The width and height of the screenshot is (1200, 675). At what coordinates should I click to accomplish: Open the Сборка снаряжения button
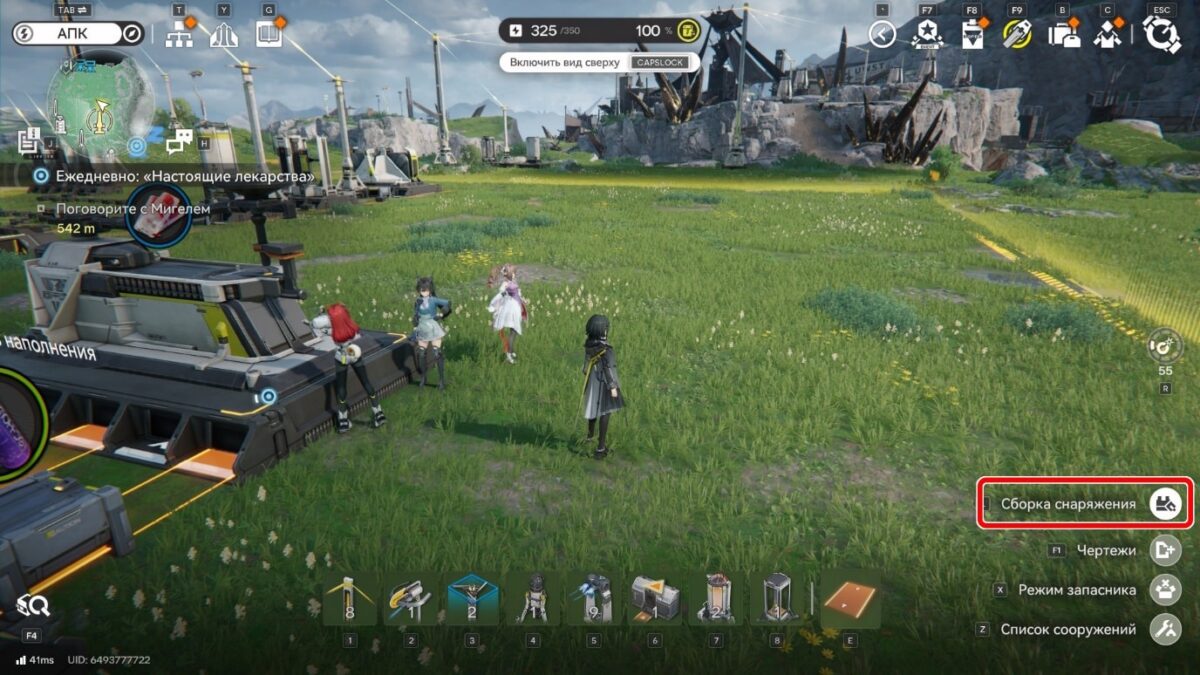coord(1165,504)
